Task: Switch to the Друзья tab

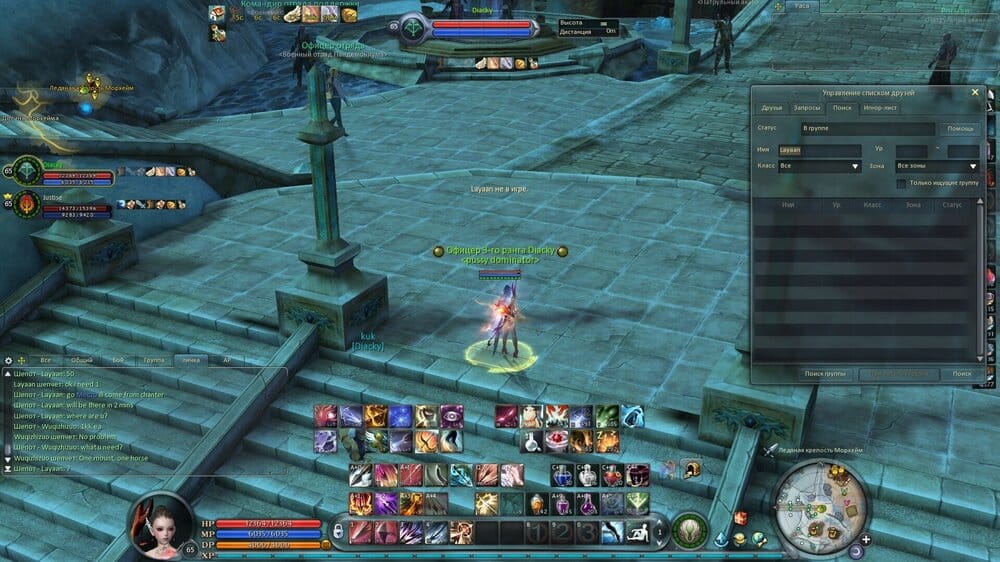Action: [x=771, y=107]
